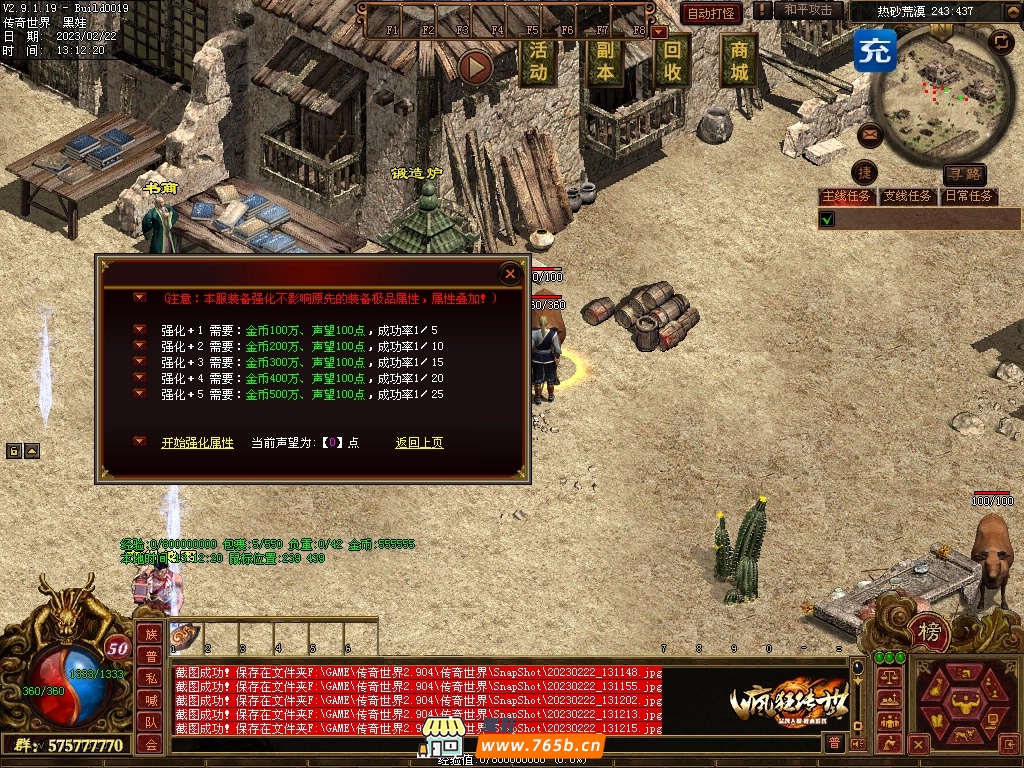
Task: Switch to the 支线任务 tab
Action: 907,197
